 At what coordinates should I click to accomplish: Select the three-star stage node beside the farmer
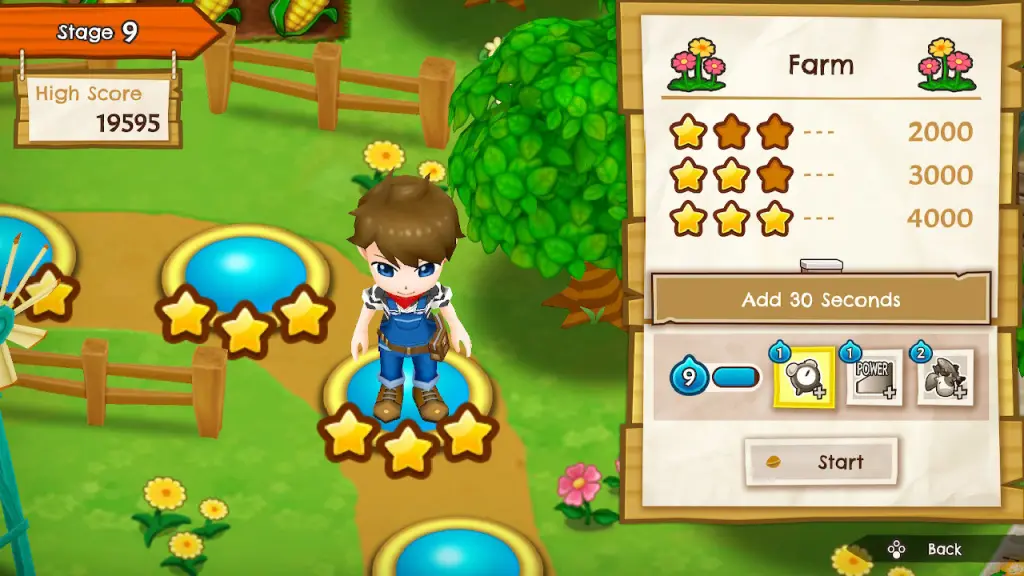pos(245,272)
